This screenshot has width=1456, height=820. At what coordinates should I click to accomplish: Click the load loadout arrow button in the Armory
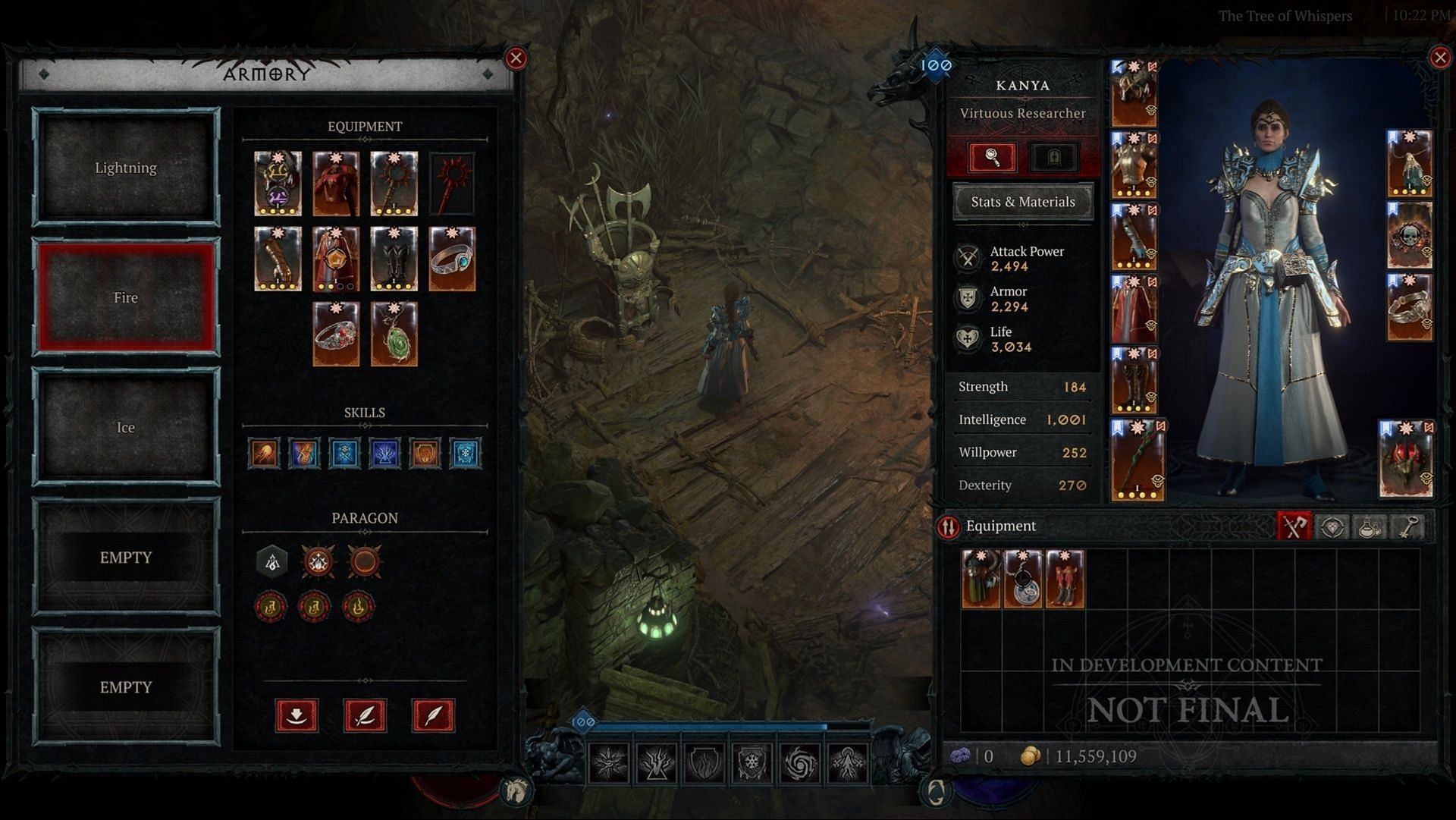click(297, 715)
